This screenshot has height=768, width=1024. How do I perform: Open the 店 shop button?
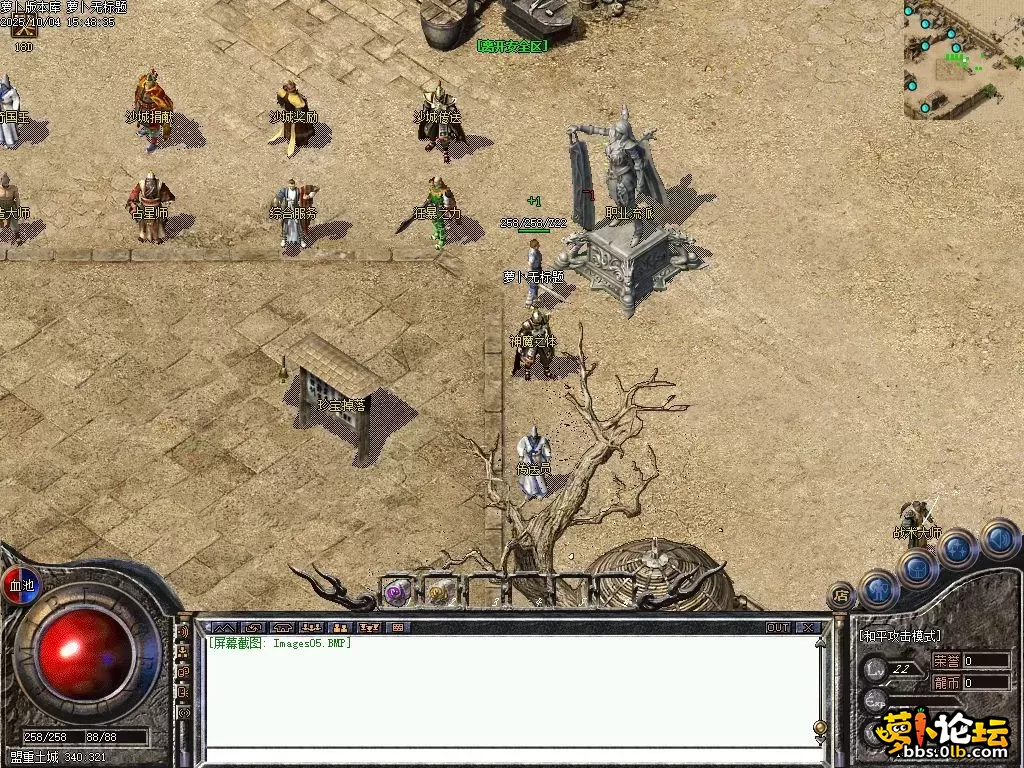pos(840,596)
